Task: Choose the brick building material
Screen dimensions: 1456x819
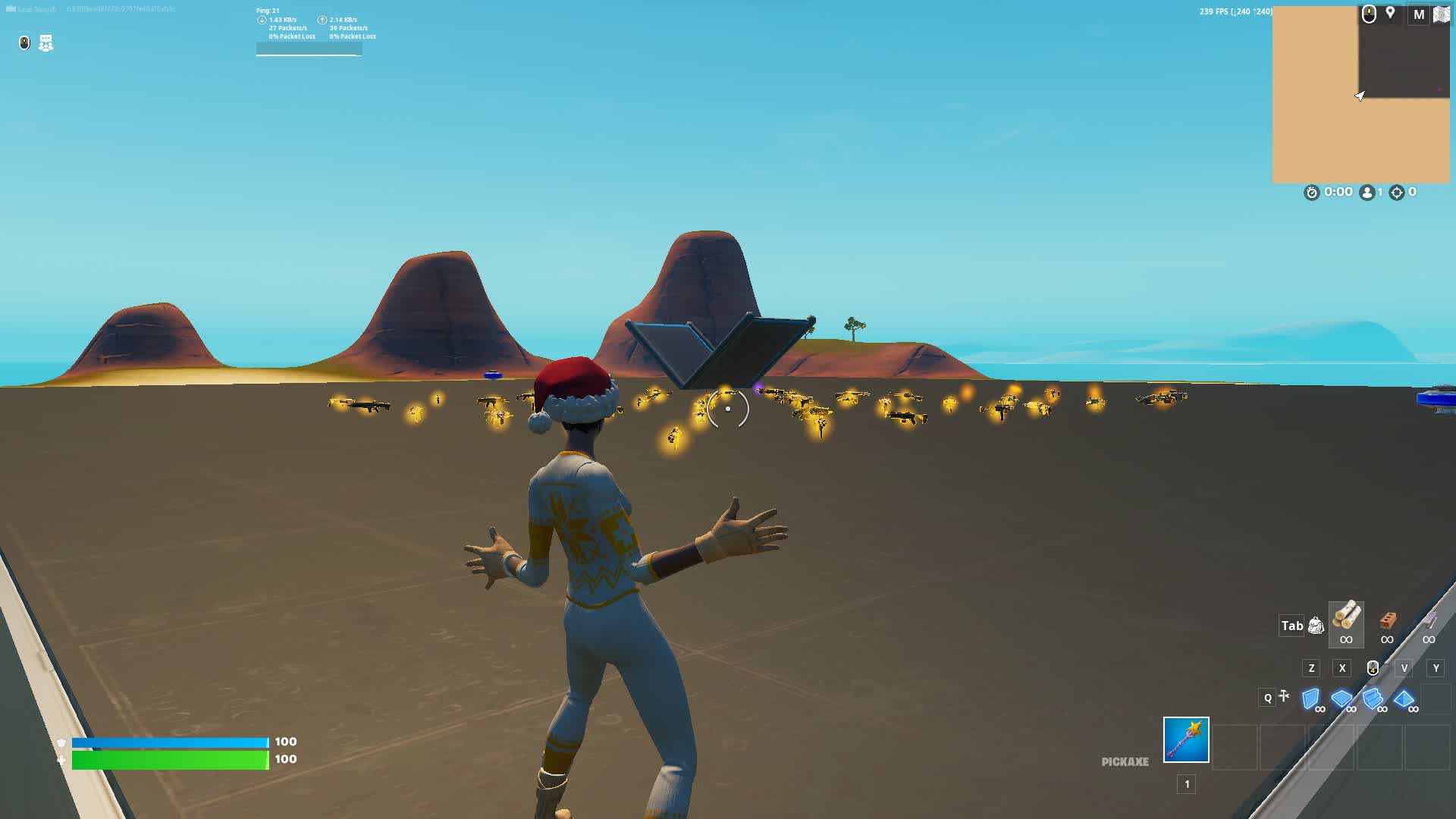Action: point(1388,620)
